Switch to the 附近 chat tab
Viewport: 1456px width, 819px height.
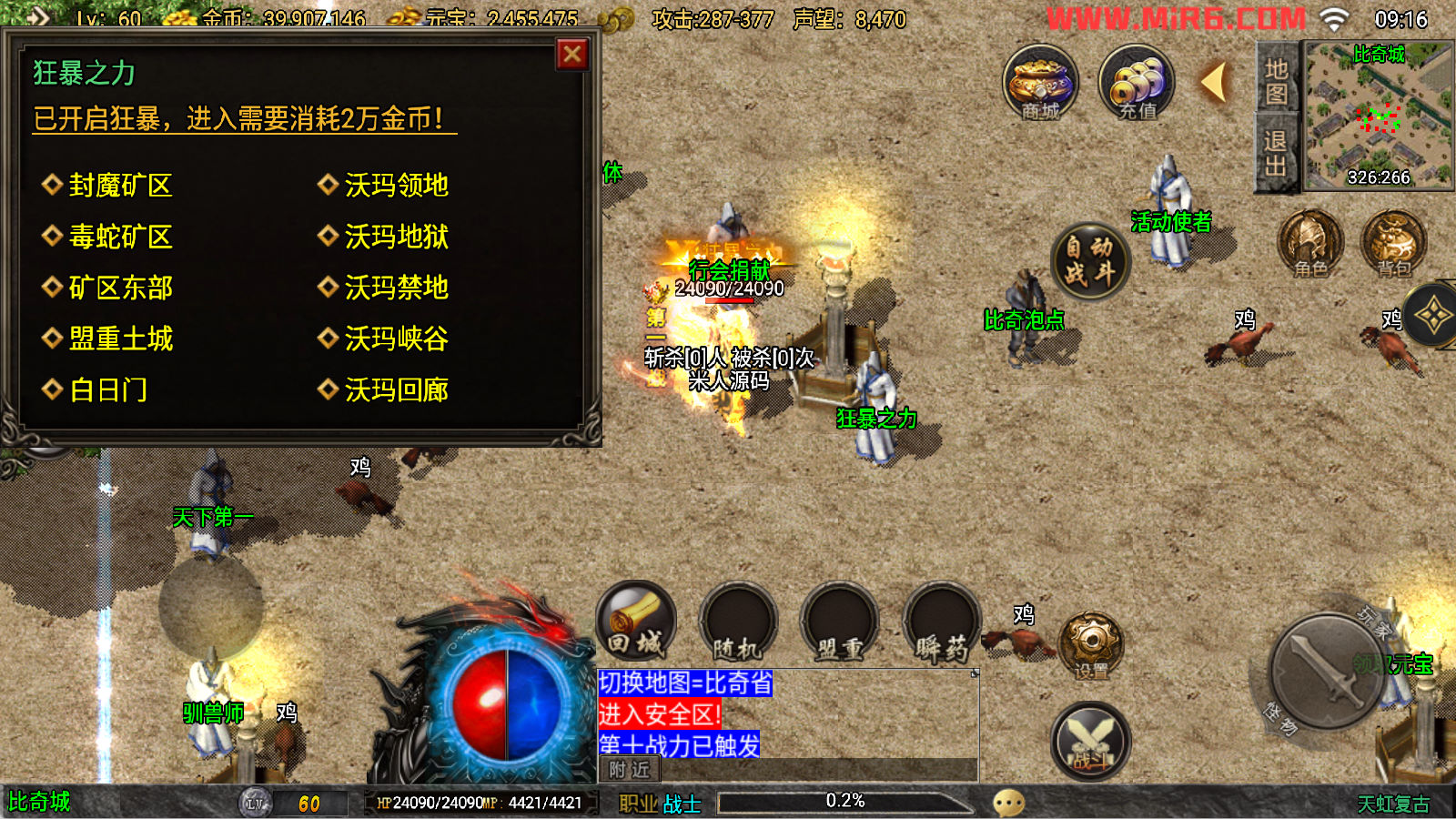point(630,770)
